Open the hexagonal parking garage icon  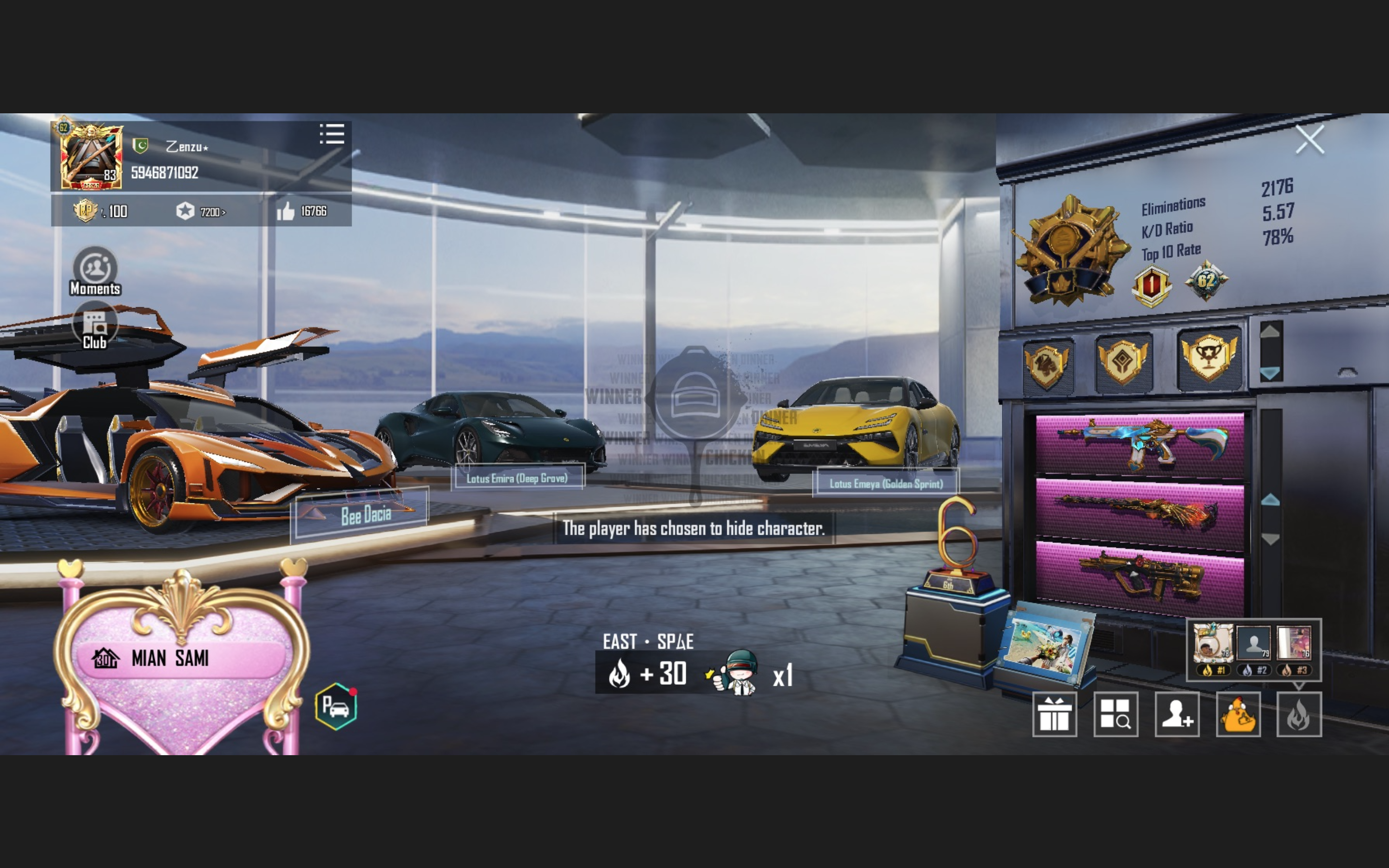(336, 706)
